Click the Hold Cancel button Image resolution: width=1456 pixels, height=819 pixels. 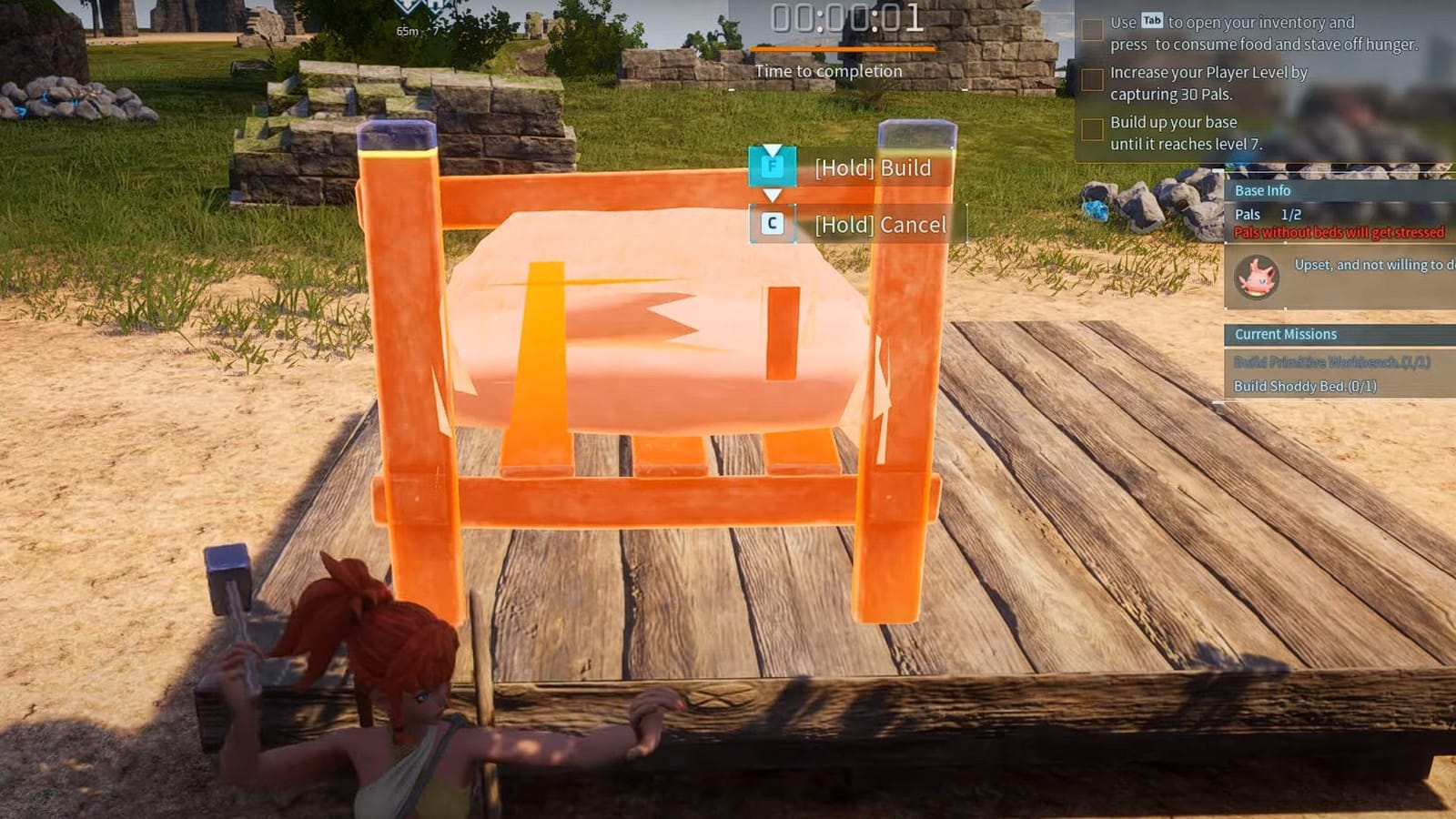click(880, 224)
